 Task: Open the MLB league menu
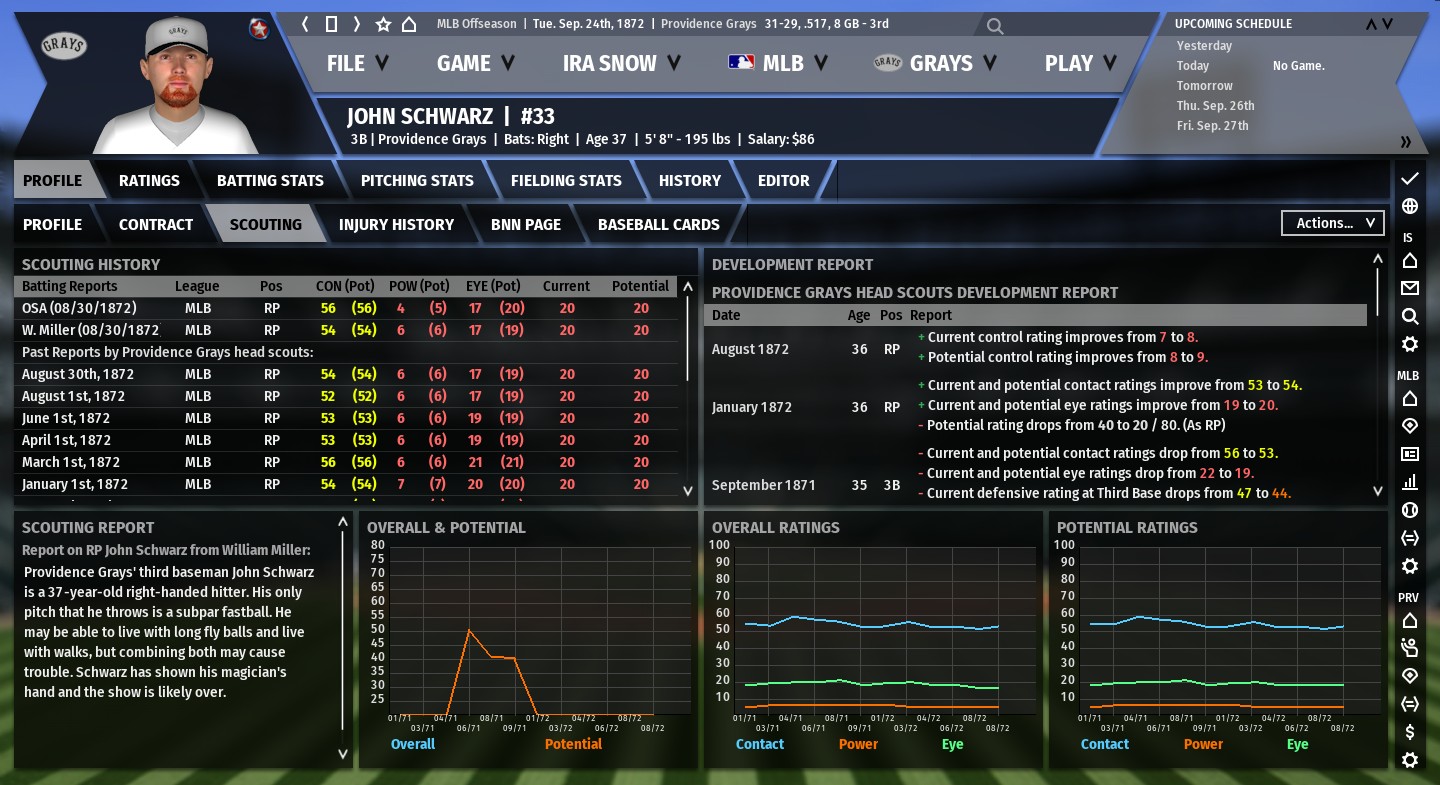(x=778, y=63)
